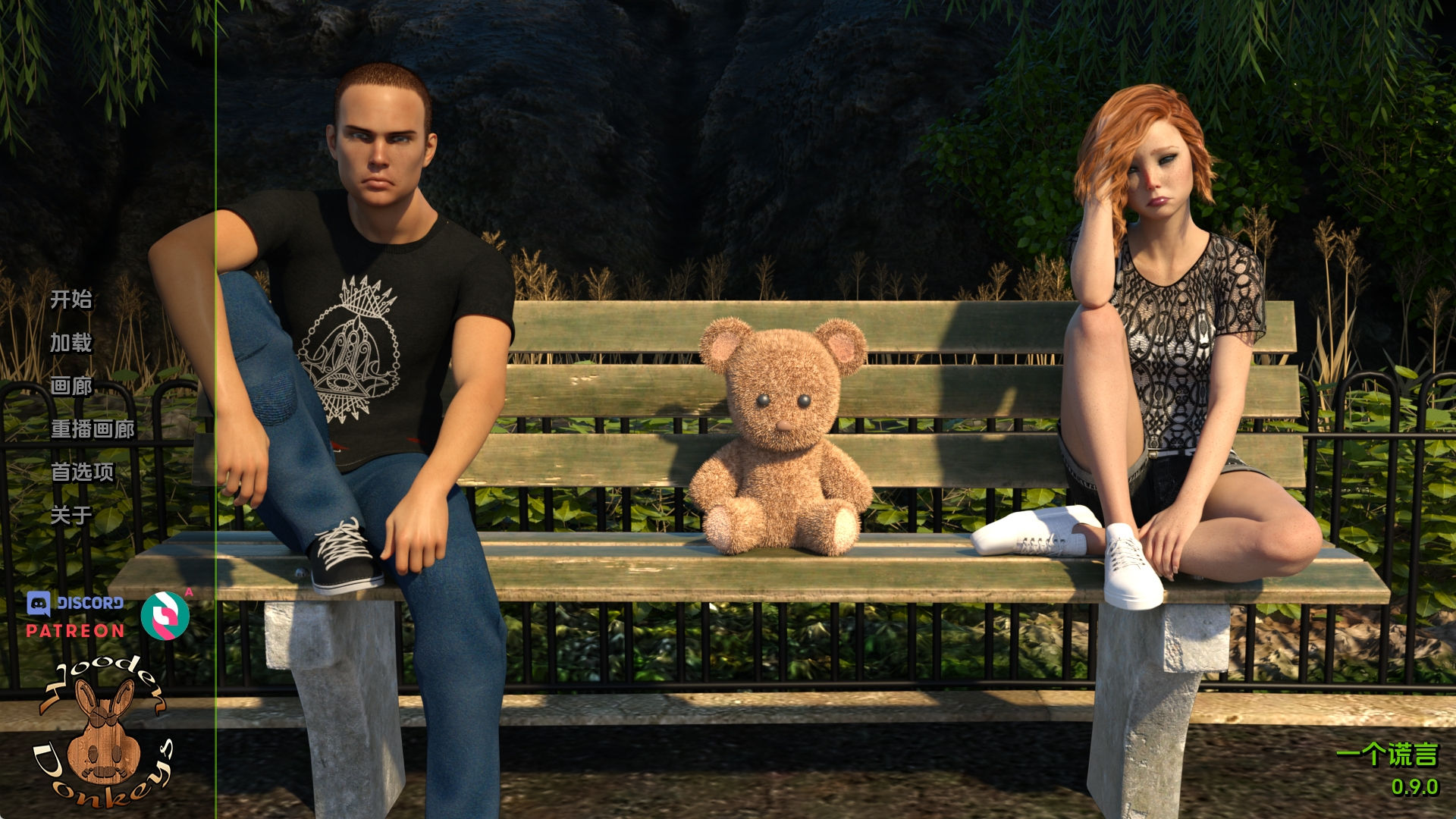Open the 画廊 gallery
This screenshot has width=1456, height=819.
(71, 386)
